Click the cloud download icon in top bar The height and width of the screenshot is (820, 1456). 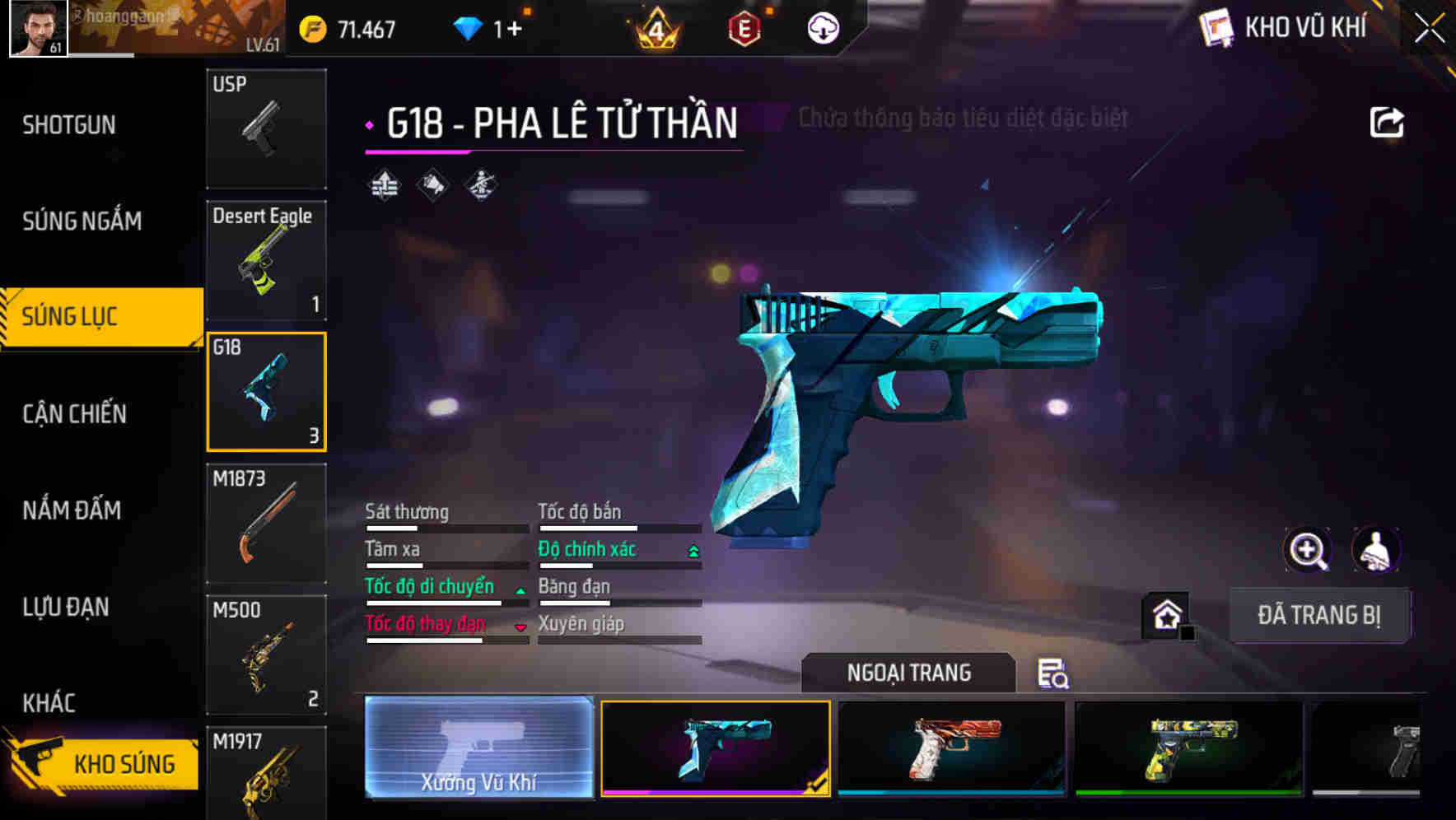point(823,27)
